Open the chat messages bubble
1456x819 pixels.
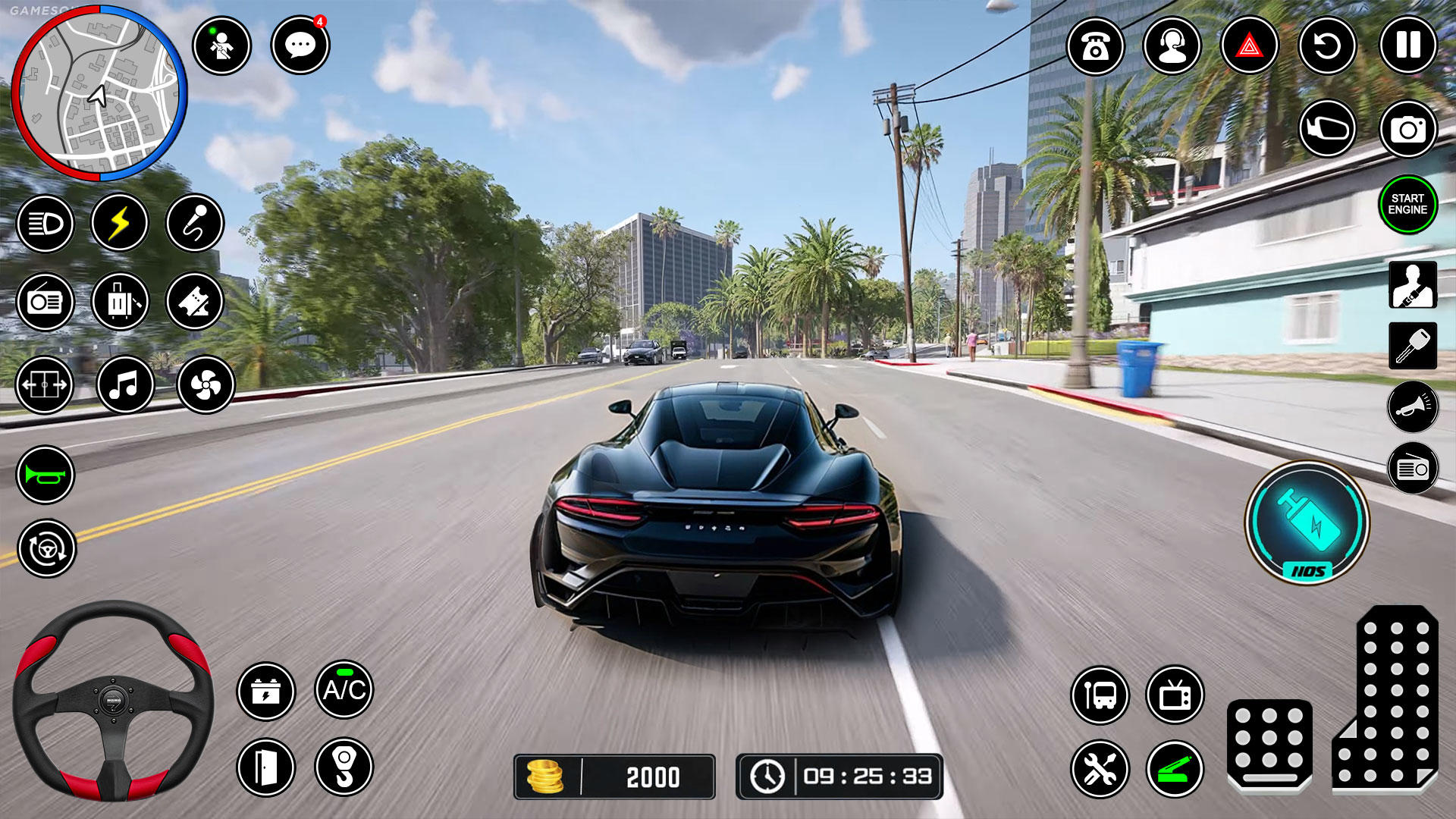click(x=300, y=45)
